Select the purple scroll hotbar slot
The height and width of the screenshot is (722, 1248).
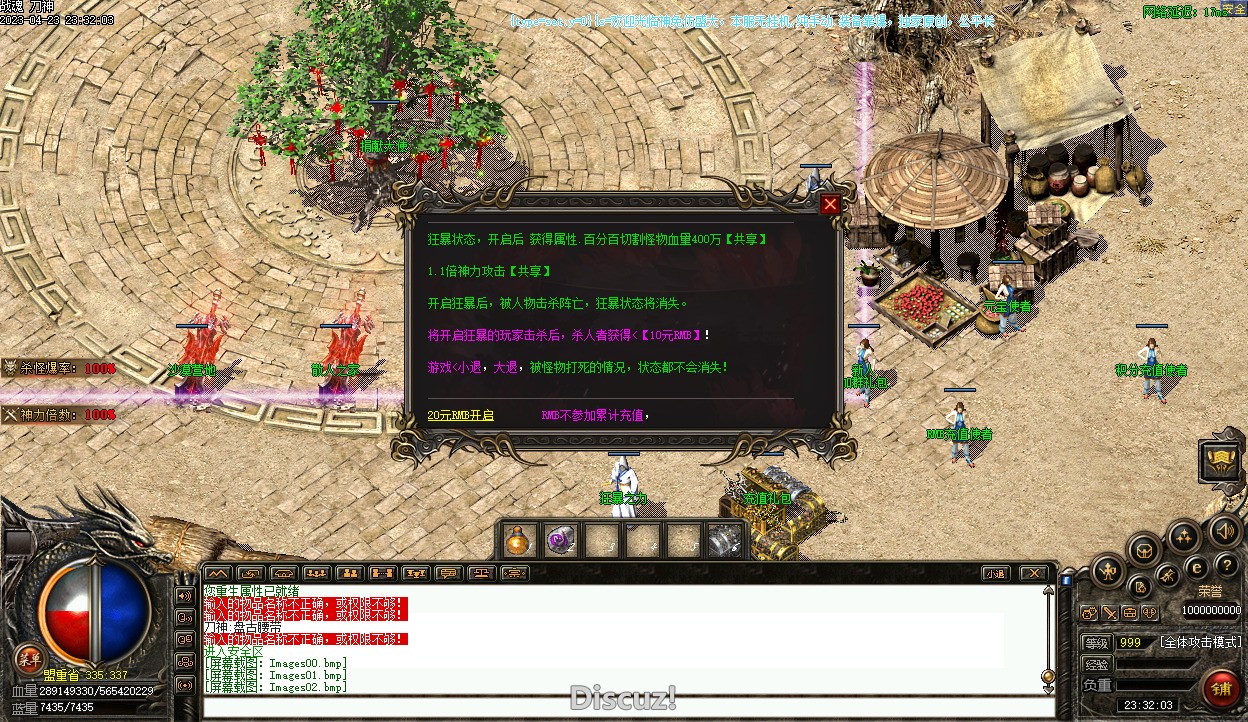click(x=560, y=540)
